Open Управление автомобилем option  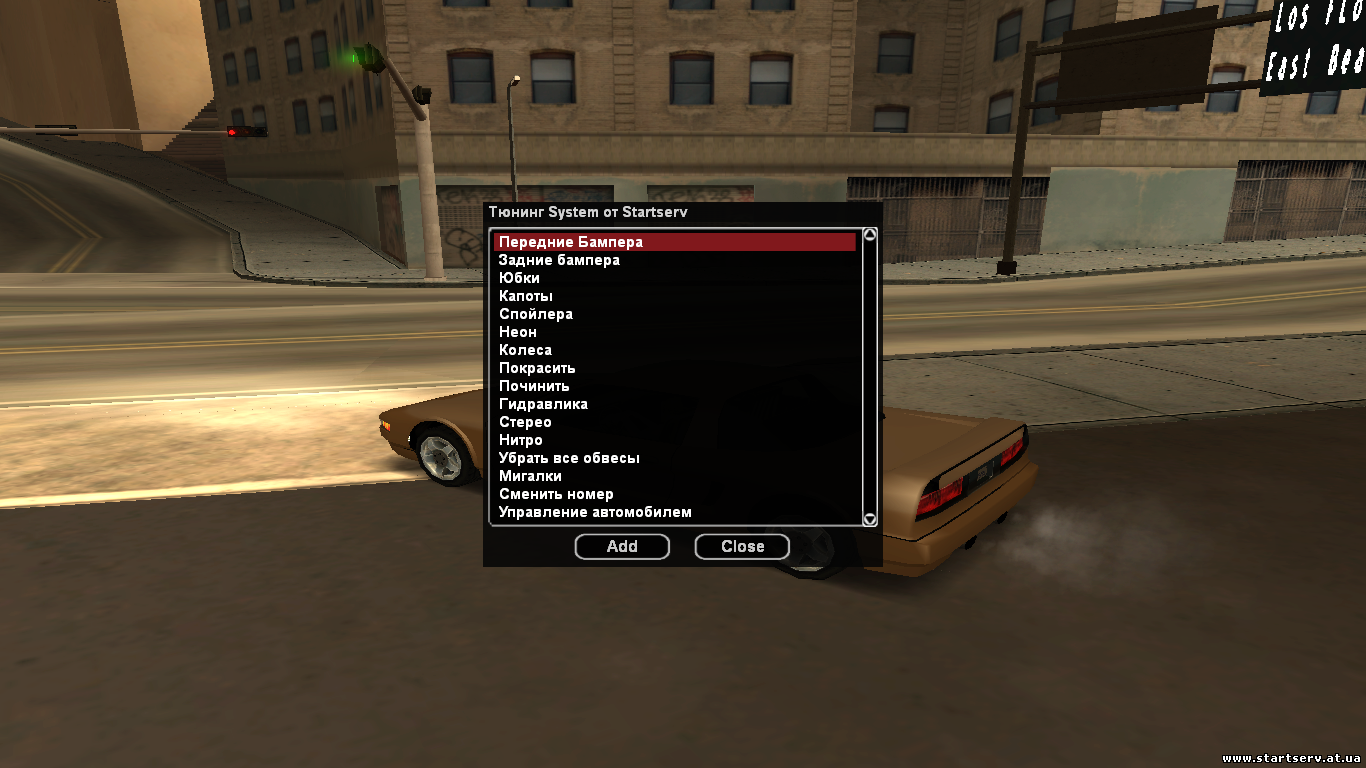click(595, 512)
